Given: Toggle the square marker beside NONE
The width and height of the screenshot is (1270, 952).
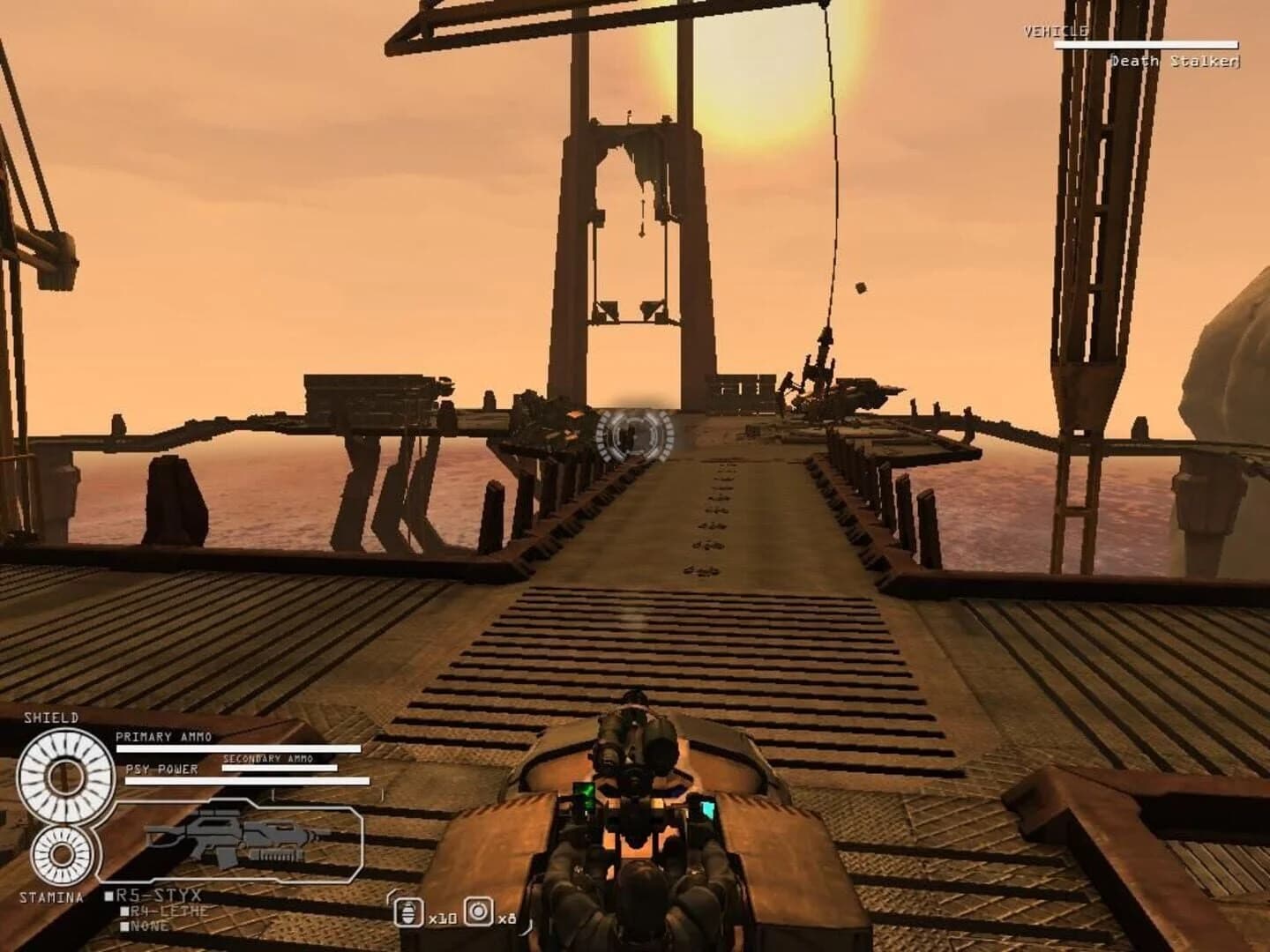Looking at the screenshot, I should point(124,925).
